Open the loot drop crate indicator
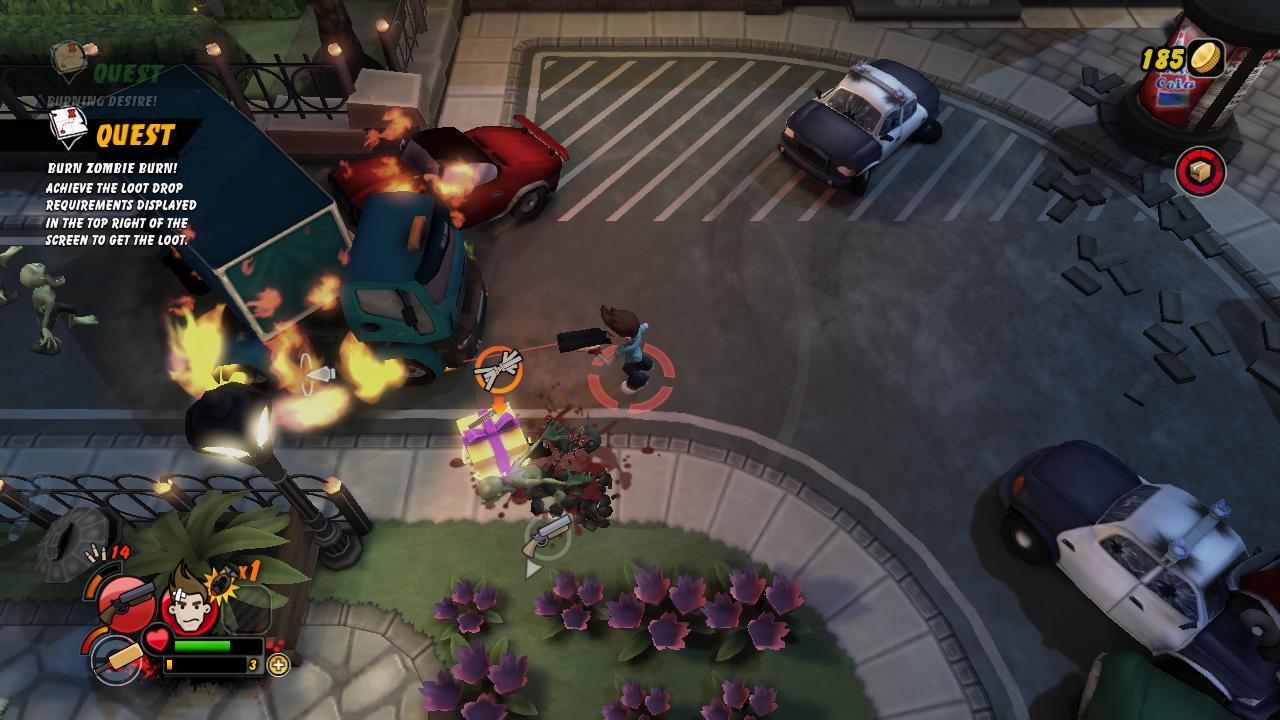1280x720 pixels. tap(1200, 171)
